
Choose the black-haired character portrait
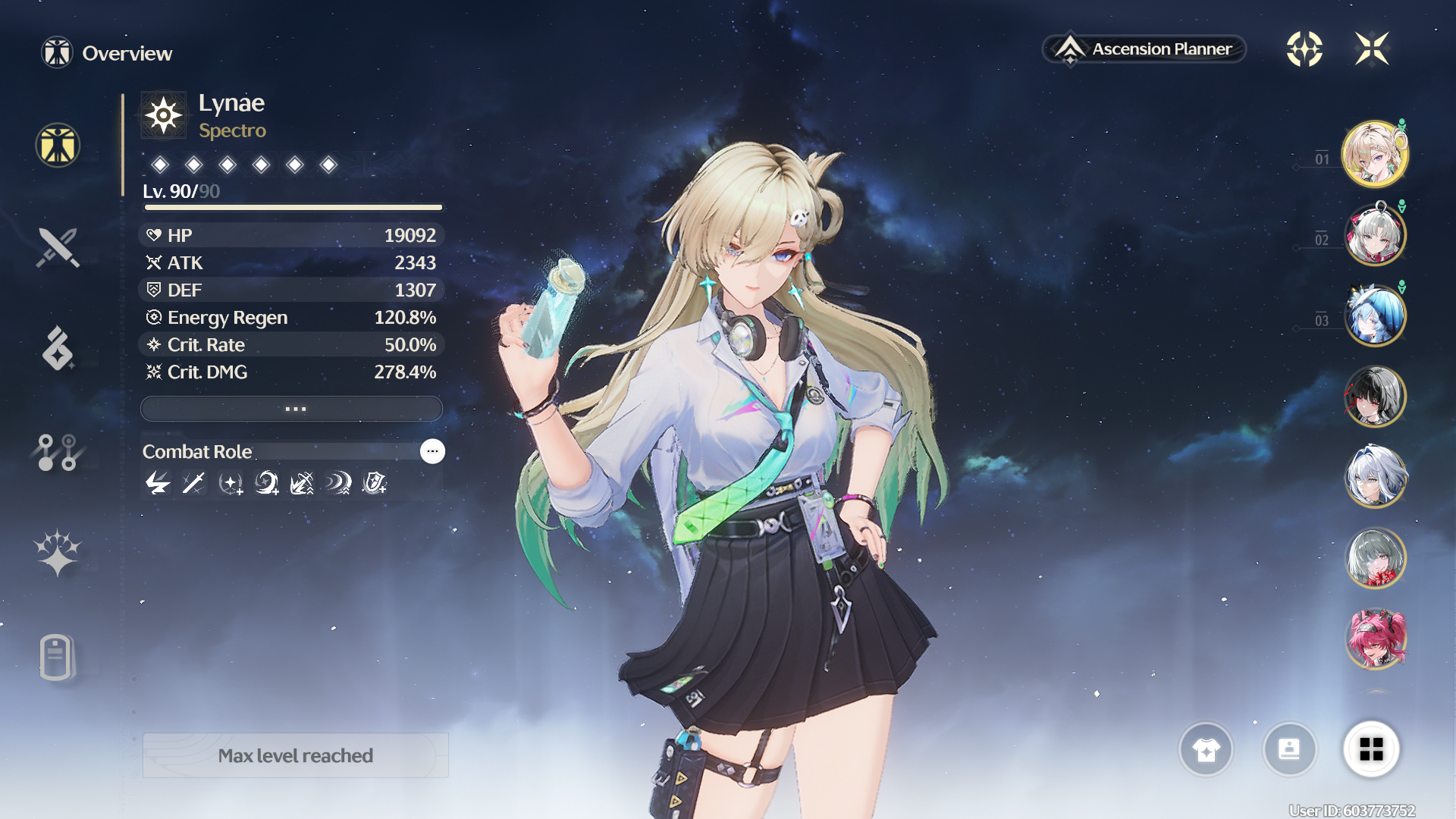[1375, 396]
